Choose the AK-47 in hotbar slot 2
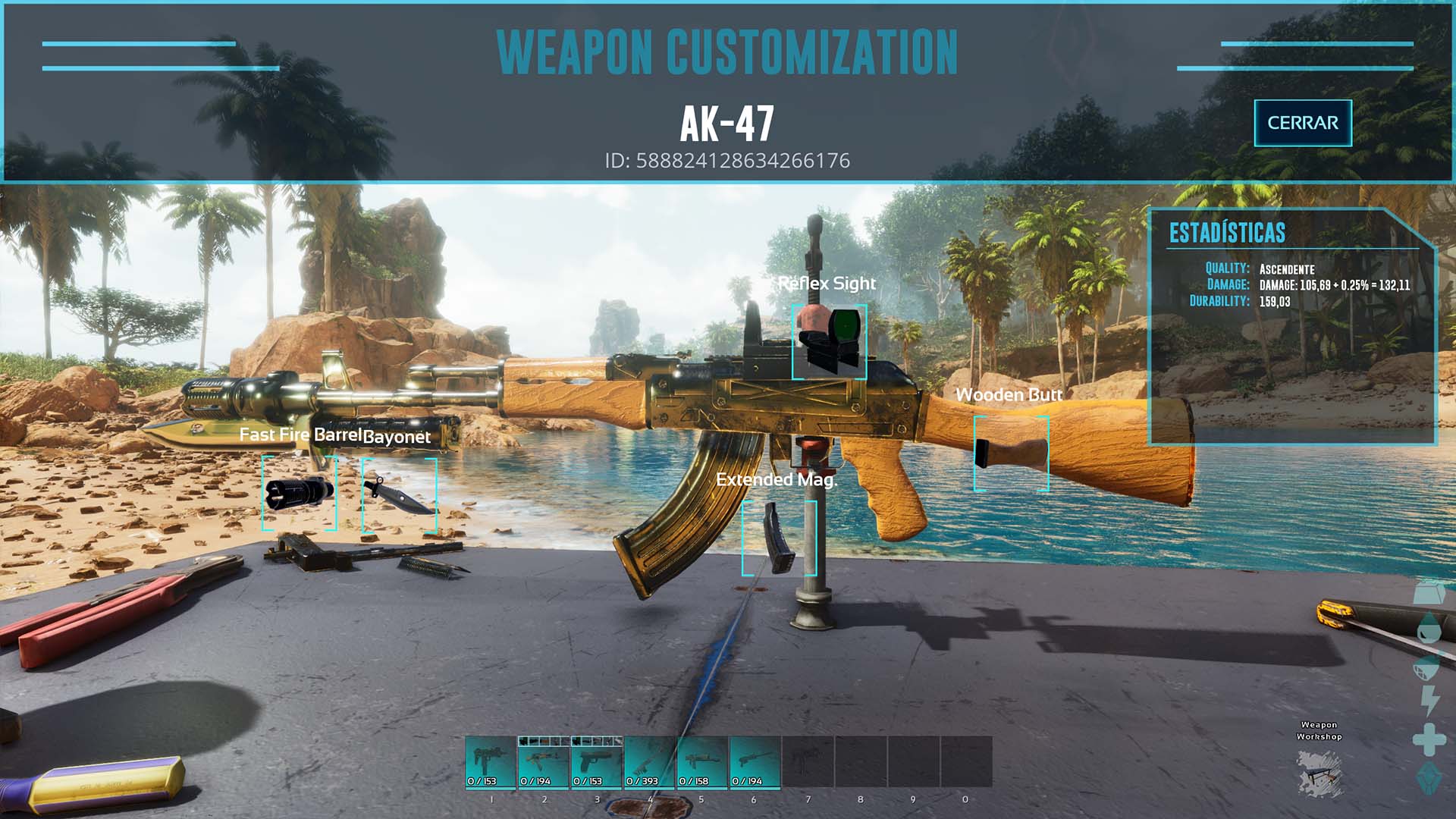This screenshot has height=819, width=1456. tap(544, 762)
